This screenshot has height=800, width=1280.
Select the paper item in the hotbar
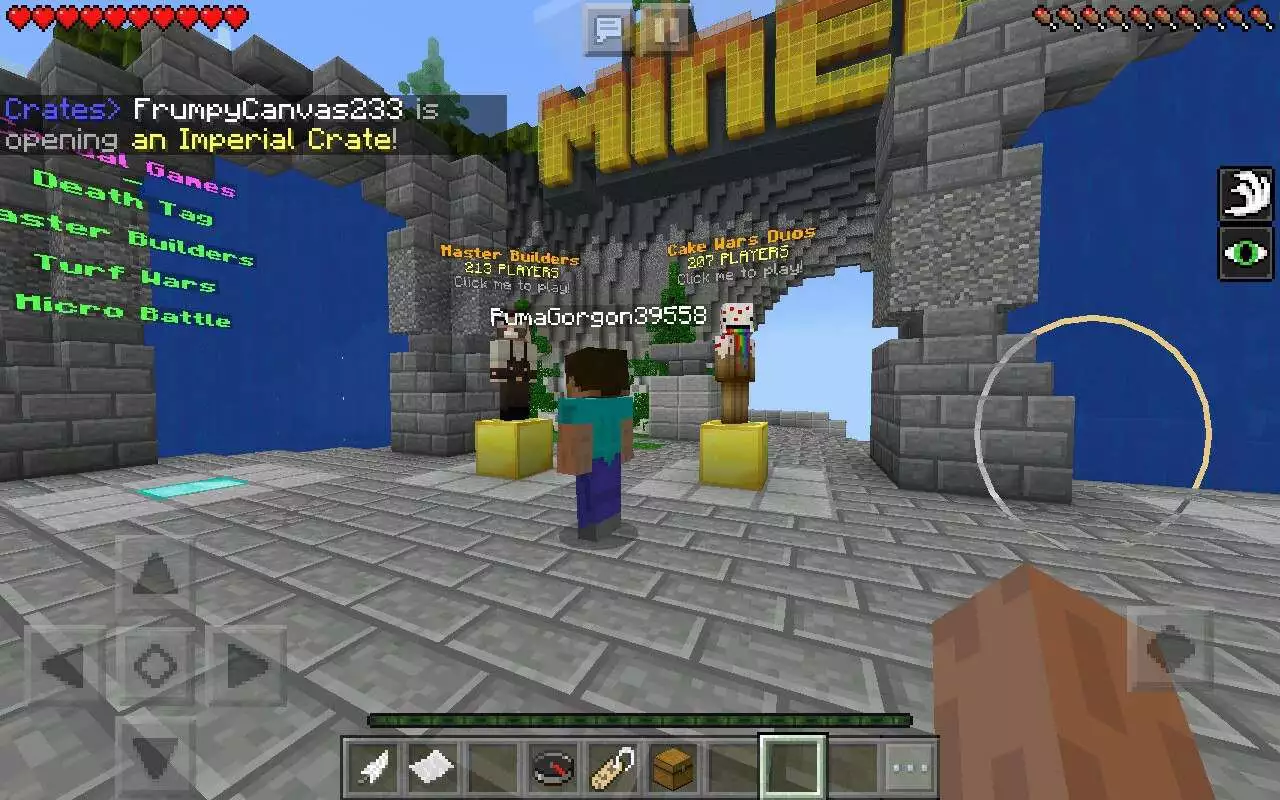[432, 769]
